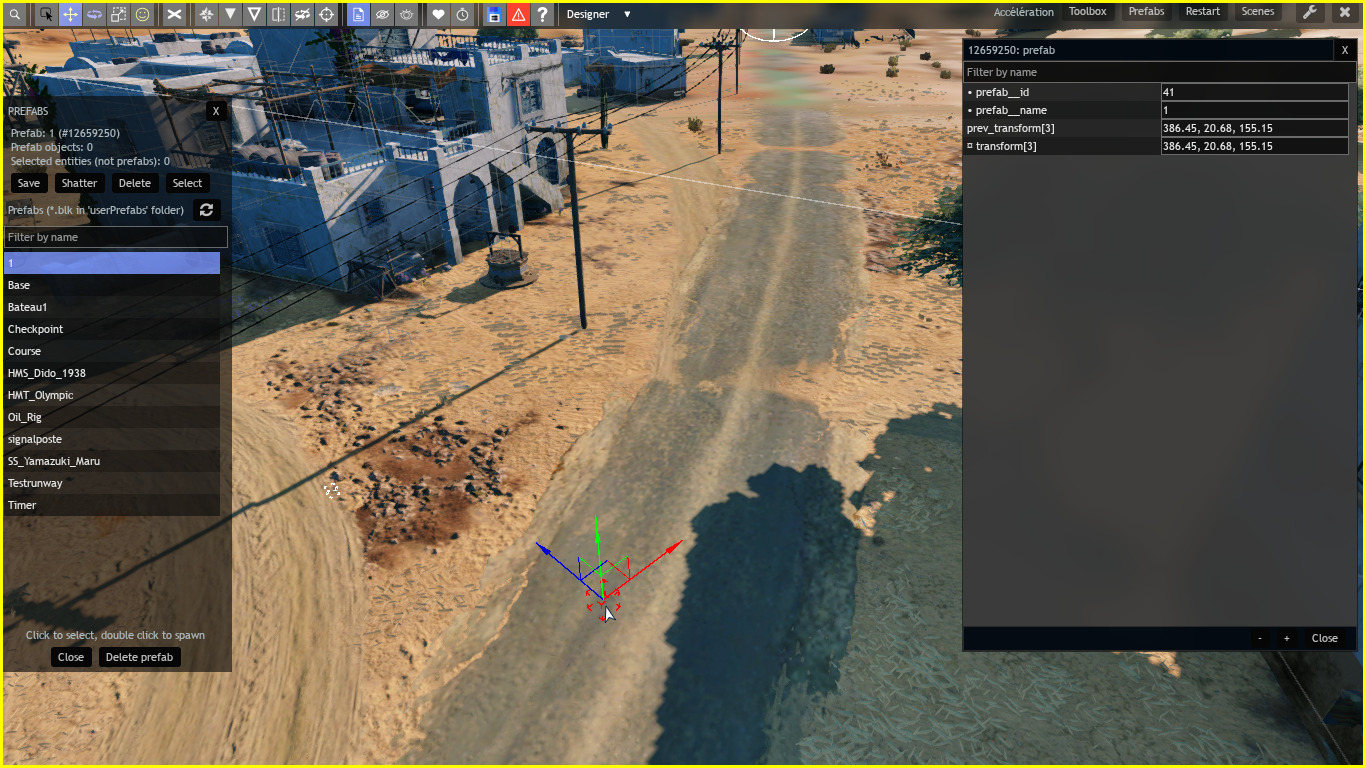Select the Checkpoint prefab in the list
This screenshot has height=768, width=1366.
(35, 329)
